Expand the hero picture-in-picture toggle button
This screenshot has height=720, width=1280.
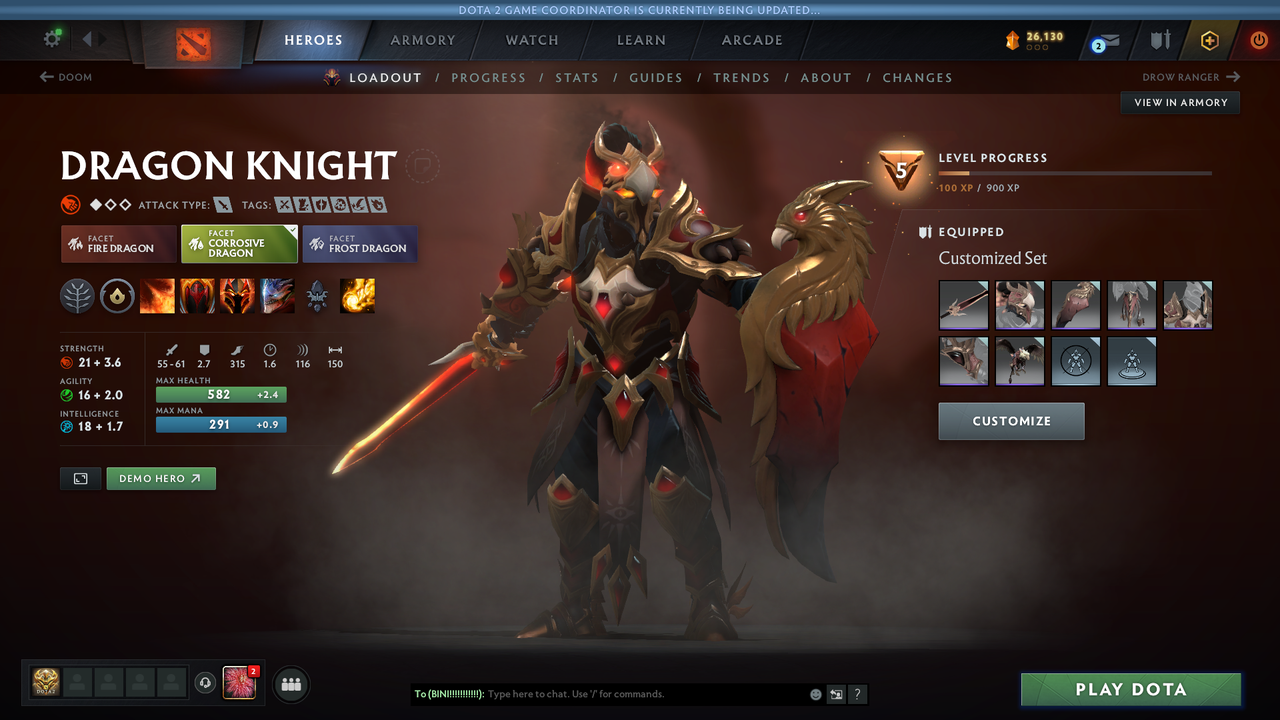pyautogui.click(x=80, y=478)
